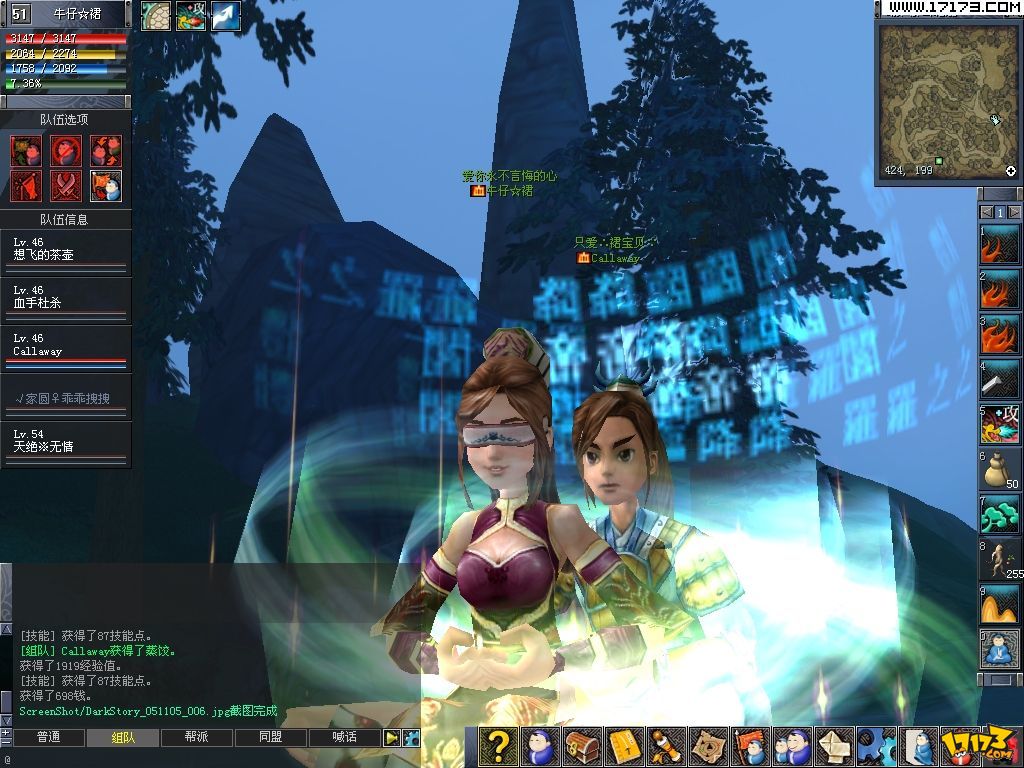Activate the meditating figure skill icon
The height and width of the screenshot is (768, 1024).
pos(999,649)
